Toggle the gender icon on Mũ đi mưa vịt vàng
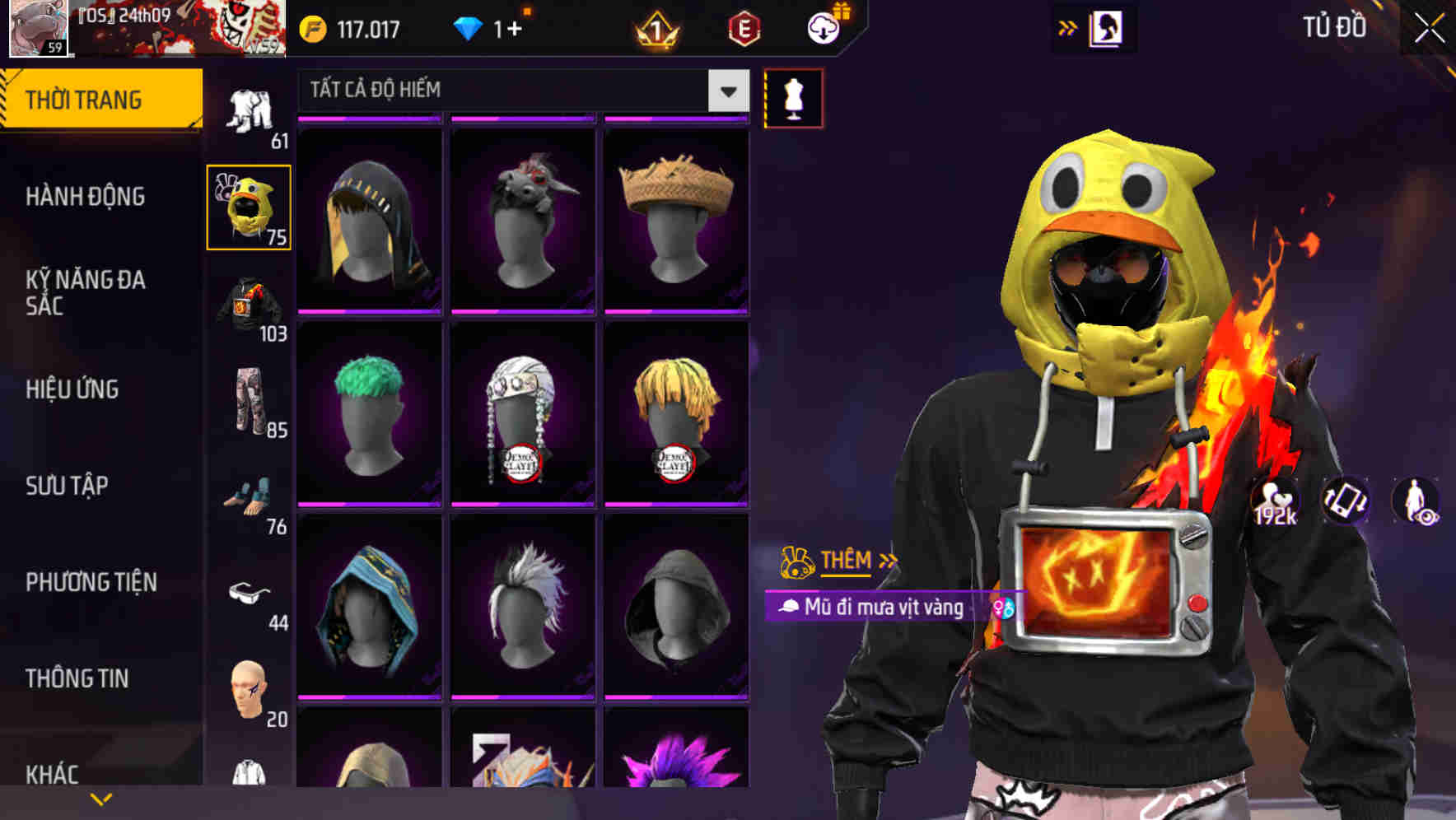Image resolution: width=1456 pixels, height=820 pixels. point(1004,609)
